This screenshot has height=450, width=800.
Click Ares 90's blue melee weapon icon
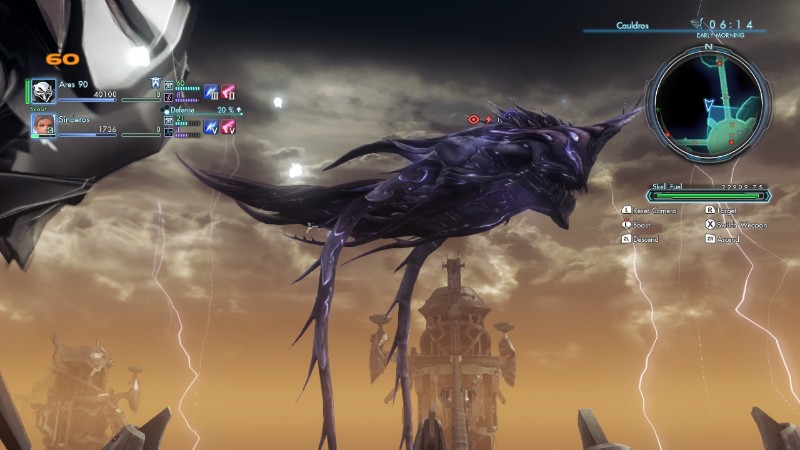(211, 92)
